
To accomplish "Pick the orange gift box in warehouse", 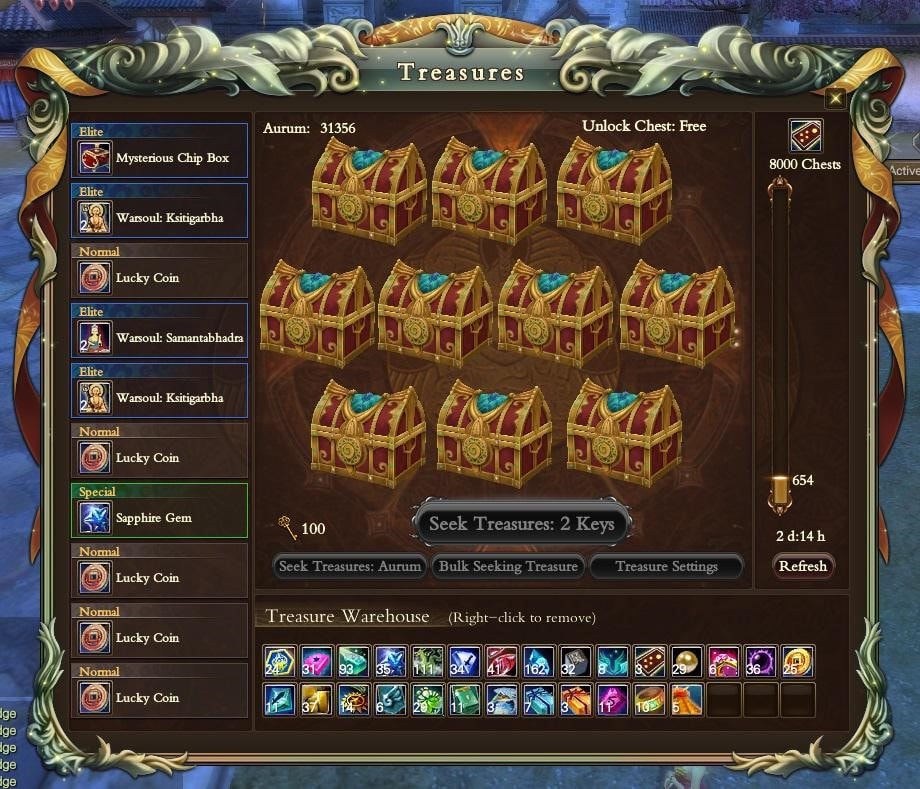I will point(576,698).
